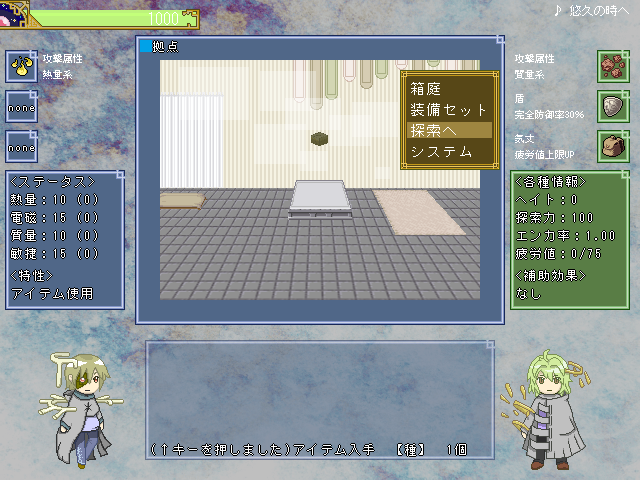Open the 装備セット menu entry
The height and width of the screenshot is (480, 640).
(448, 110)
